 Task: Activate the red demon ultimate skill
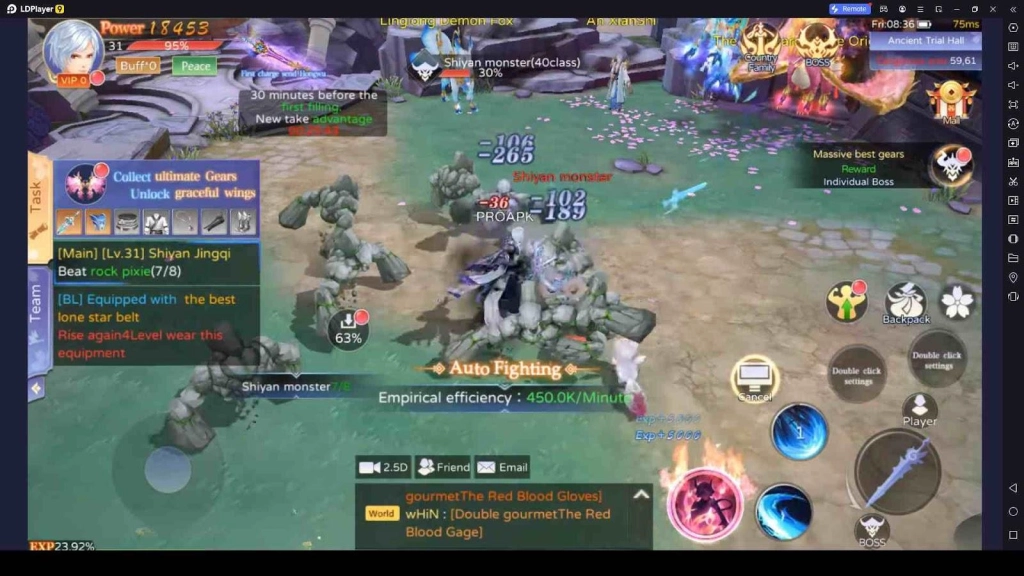pos(705,503)
